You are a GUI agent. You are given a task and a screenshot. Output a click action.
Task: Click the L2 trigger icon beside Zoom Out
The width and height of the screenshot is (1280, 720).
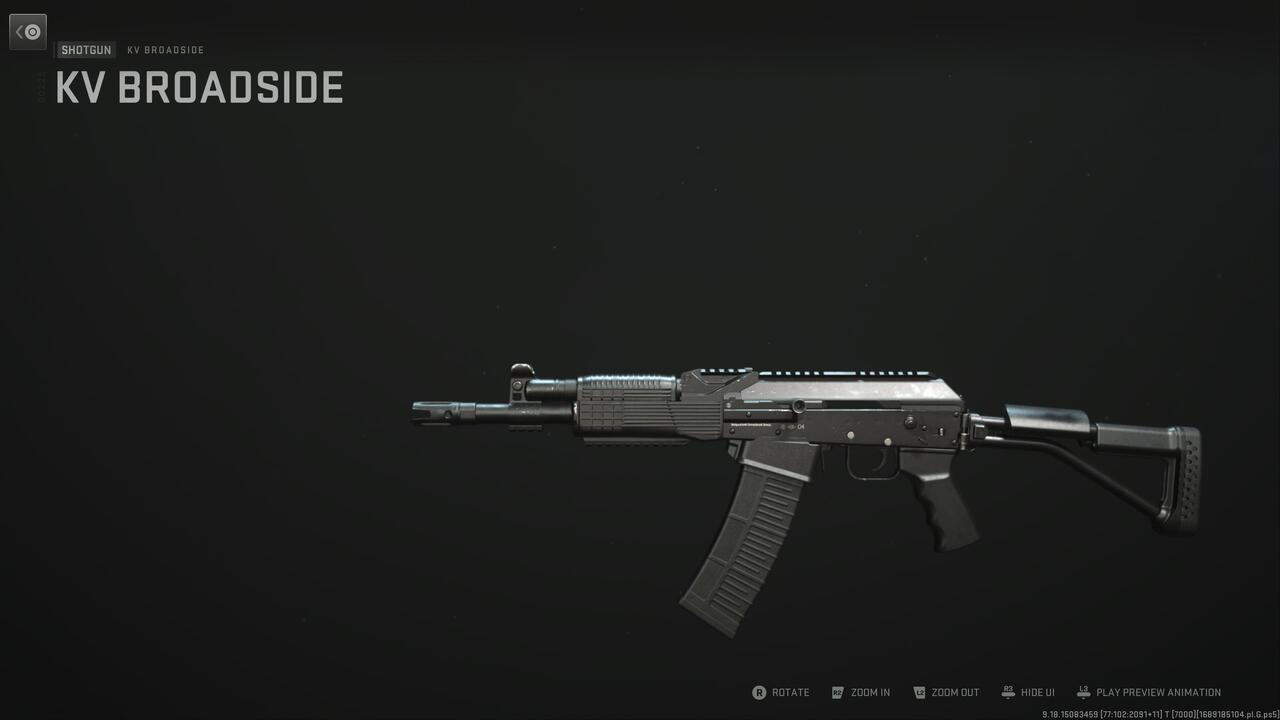pyautogui.click(x=918, y=692)
